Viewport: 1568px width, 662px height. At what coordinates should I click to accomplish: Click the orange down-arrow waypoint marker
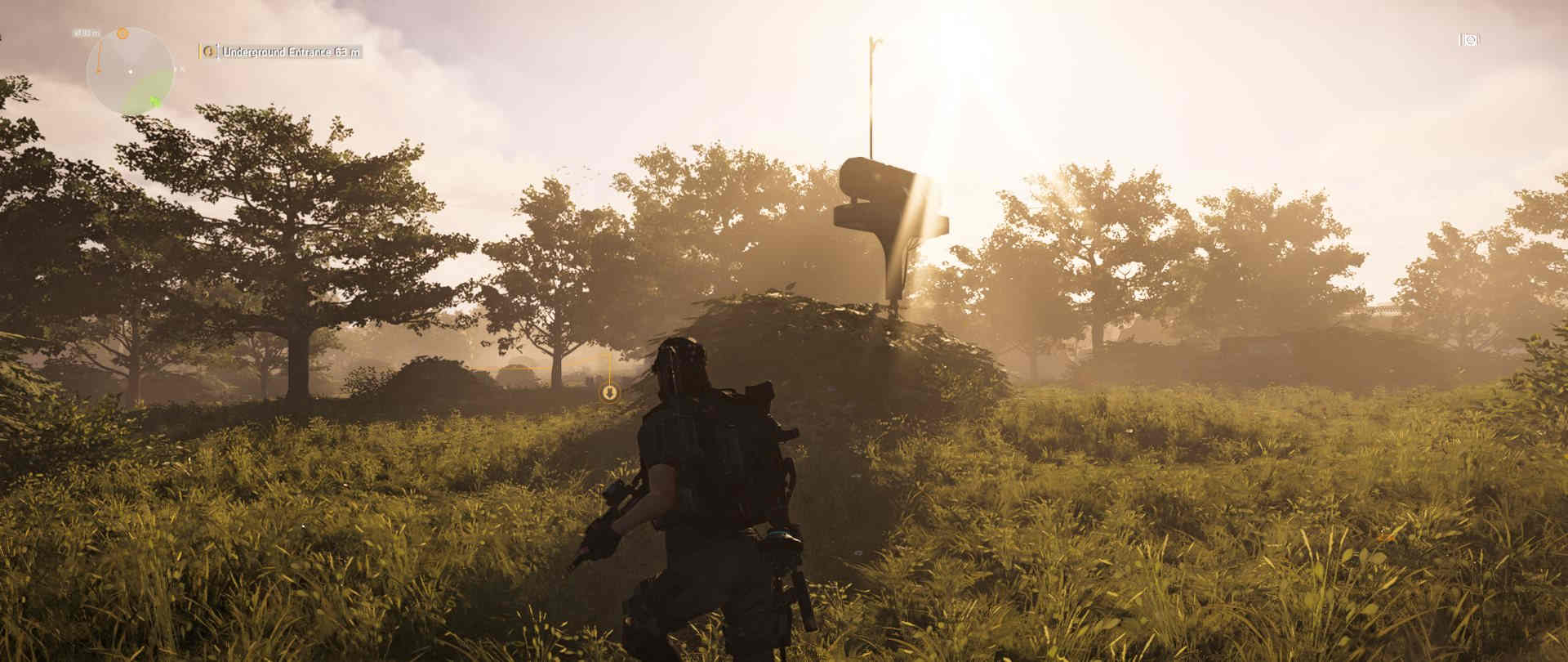(609, 393)
